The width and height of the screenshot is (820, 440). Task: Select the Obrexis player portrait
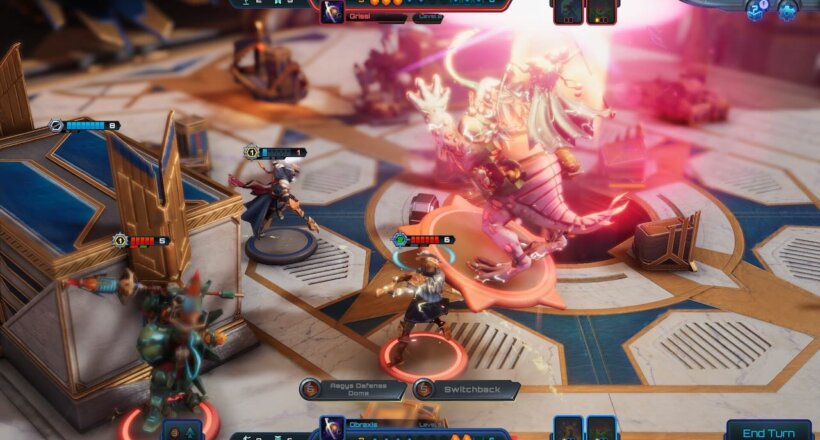coord(332,430)
